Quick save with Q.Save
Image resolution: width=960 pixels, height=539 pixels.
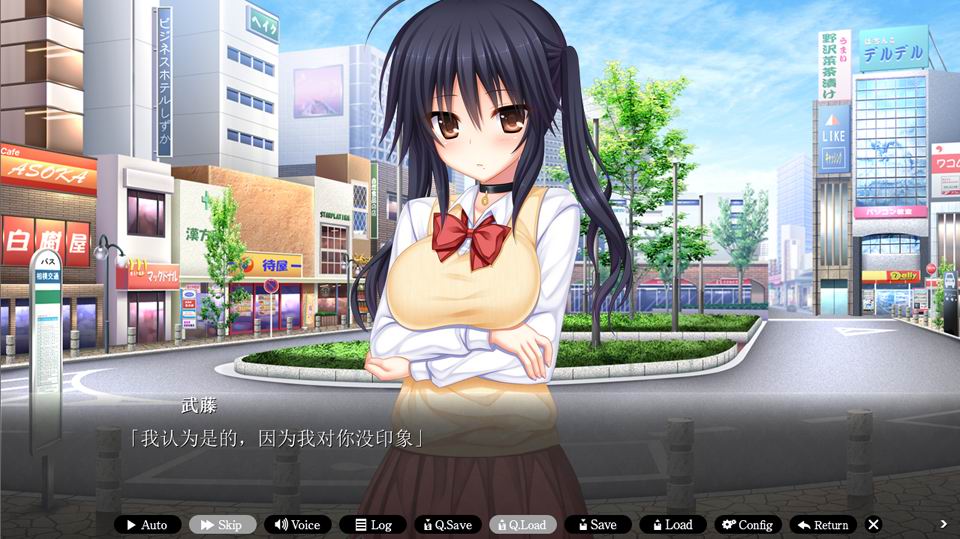click(x=447, y=524)
